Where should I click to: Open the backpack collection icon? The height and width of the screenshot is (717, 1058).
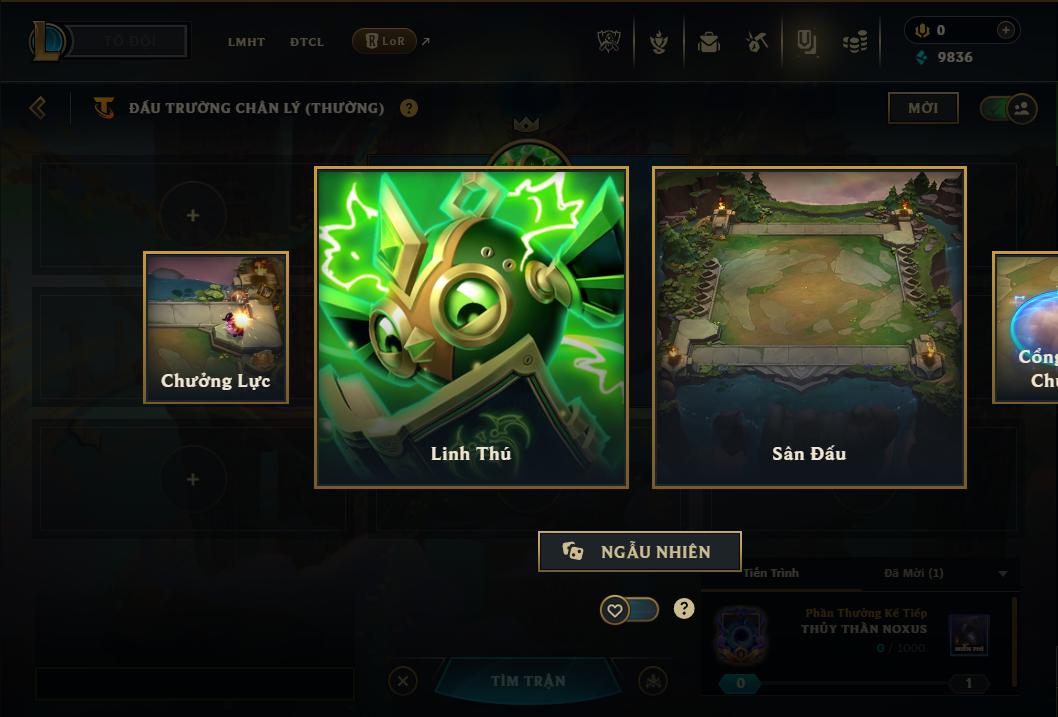tap(709, 42)
